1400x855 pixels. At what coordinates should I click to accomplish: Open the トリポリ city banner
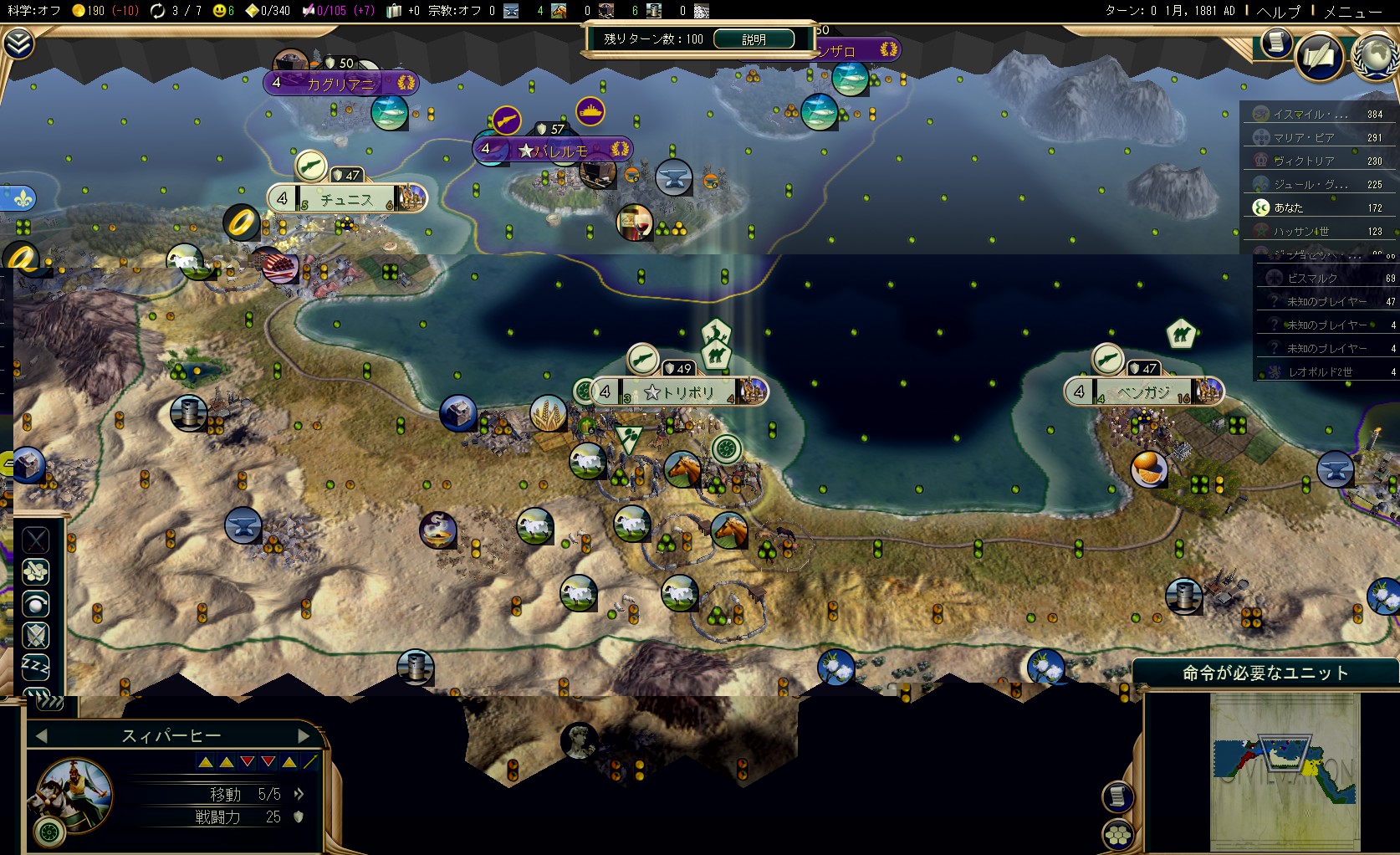(x=679, y=392)
